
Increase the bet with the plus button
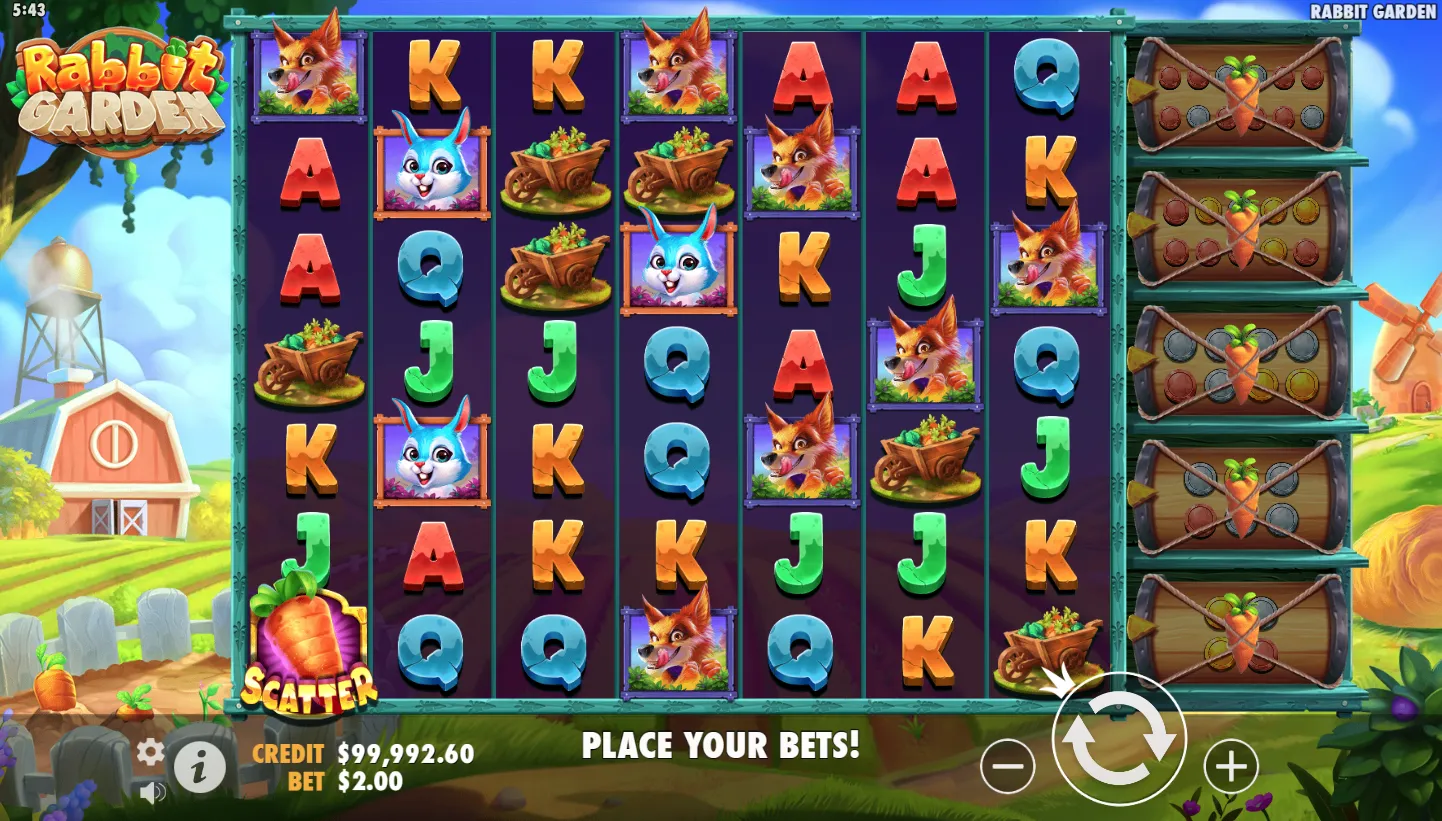point(1230,767)
